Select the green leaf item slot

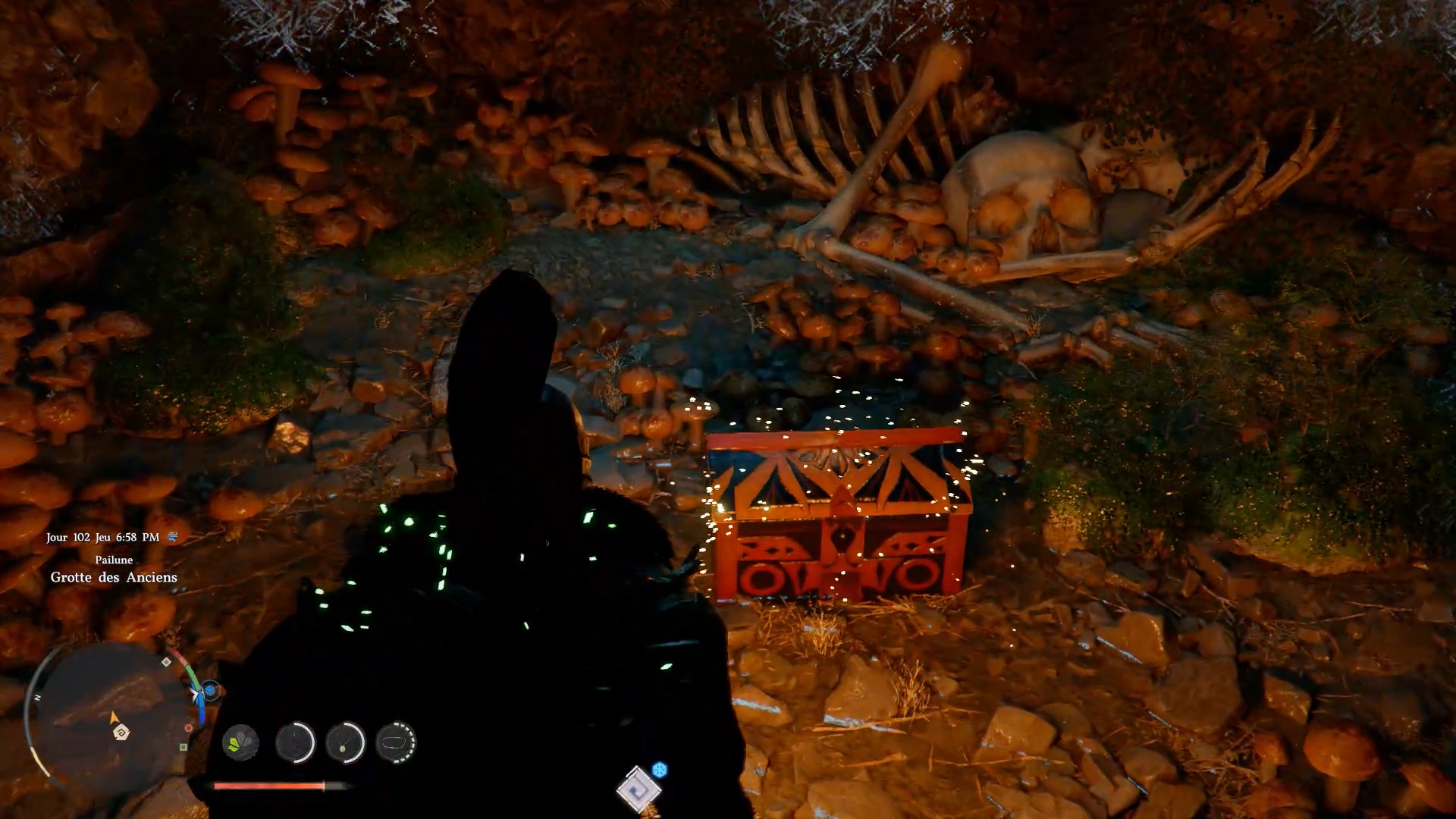point(240,742)
